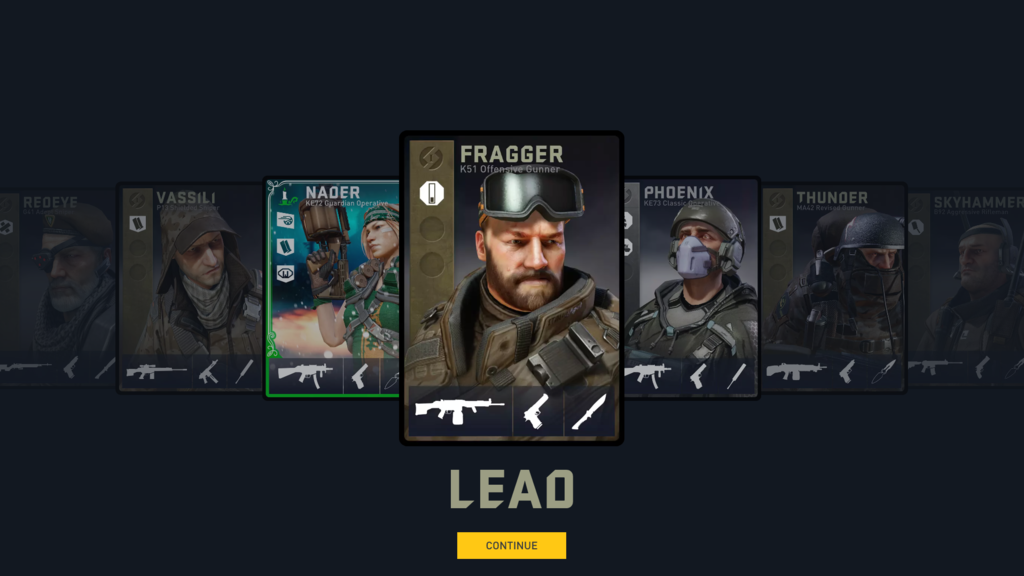The image size is (1024, 576).
Task: Select Fragger's machine gun primary weapon
Action: 460,412
